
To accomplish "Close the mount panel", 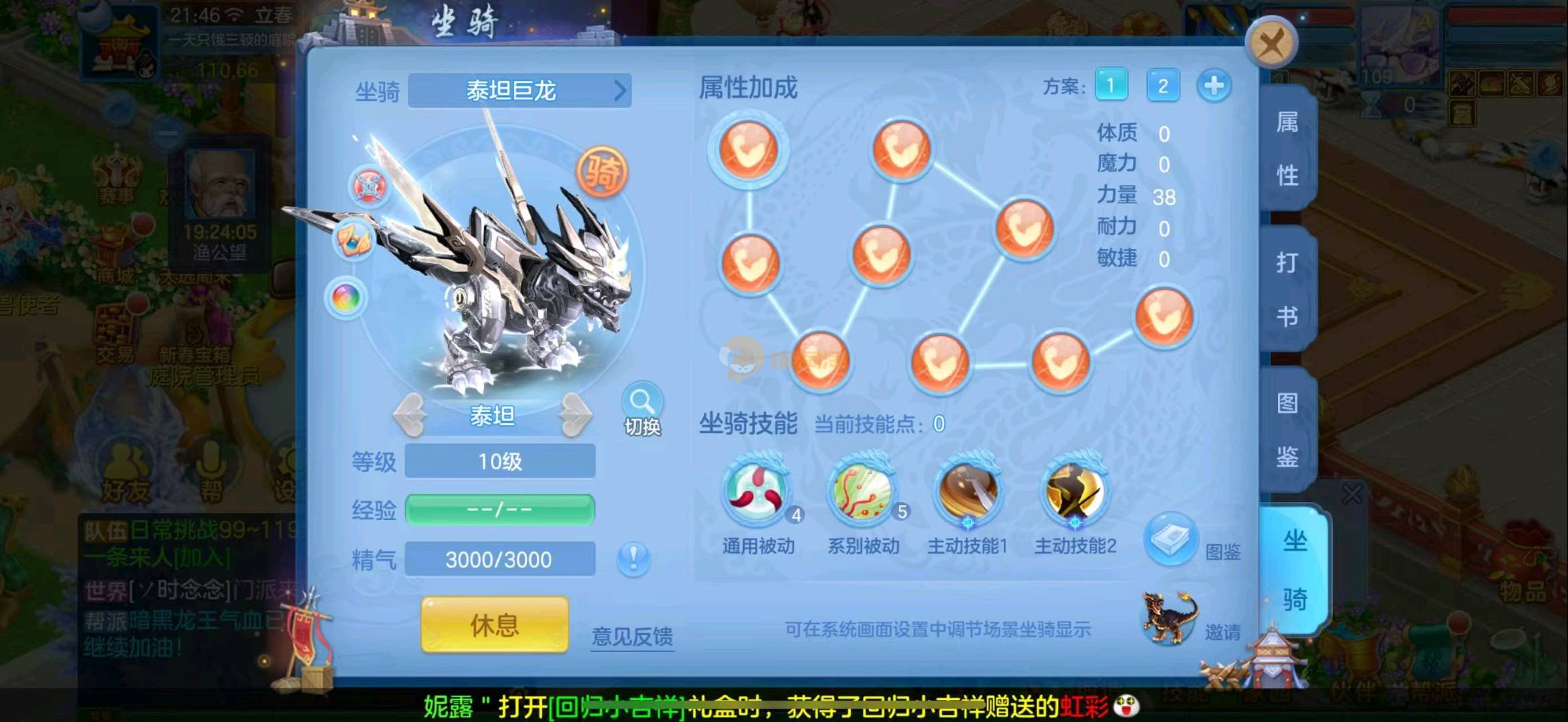I will [1271, 44].
